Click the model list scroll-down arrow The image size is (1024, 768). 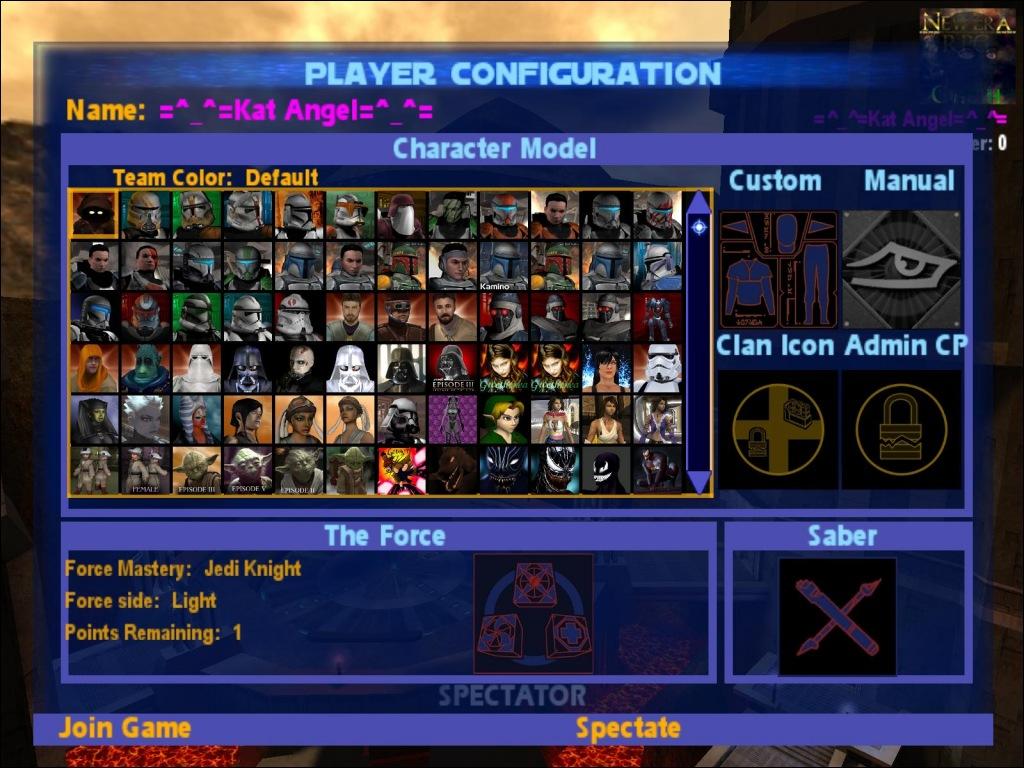pyautogui.click(x=698, y=481)
